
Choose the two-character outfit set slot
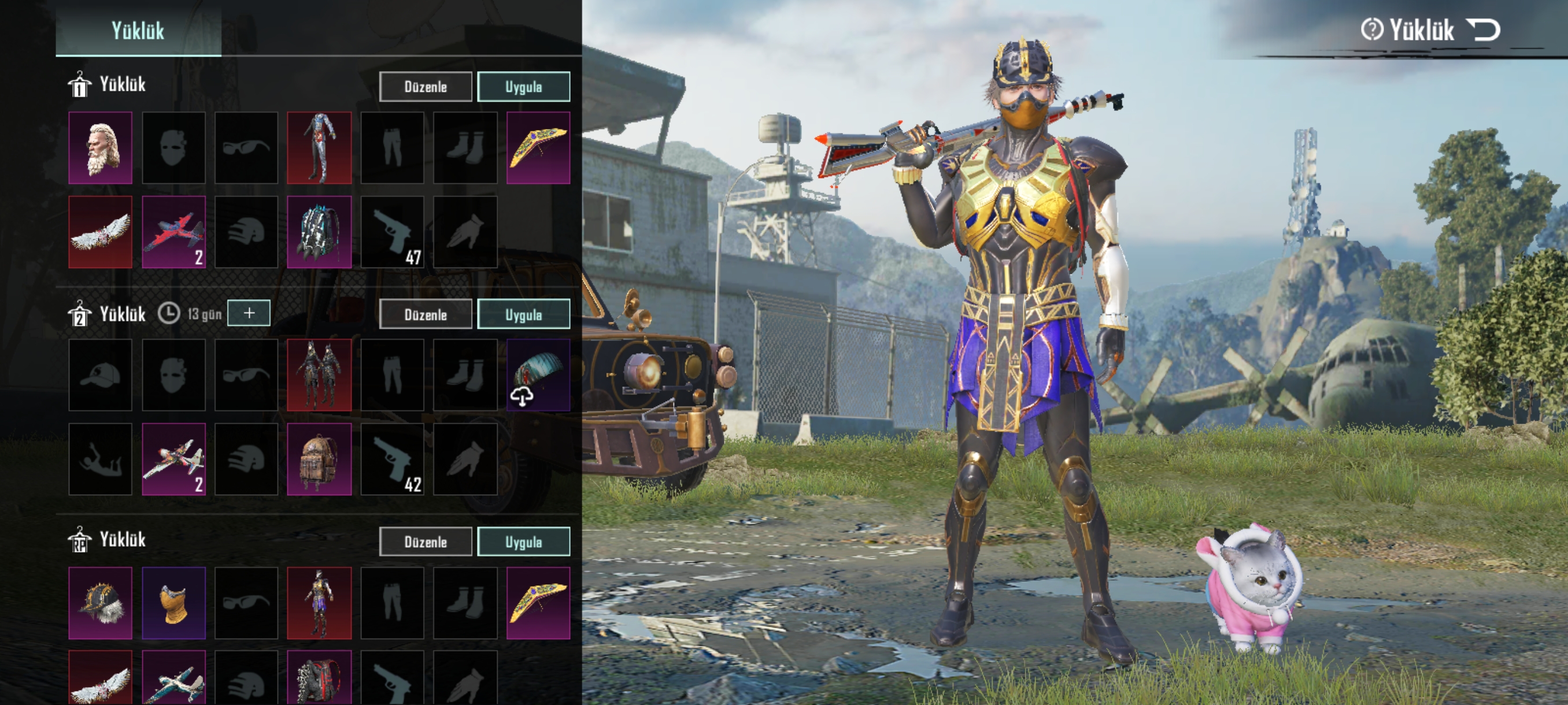click(319, 374)
